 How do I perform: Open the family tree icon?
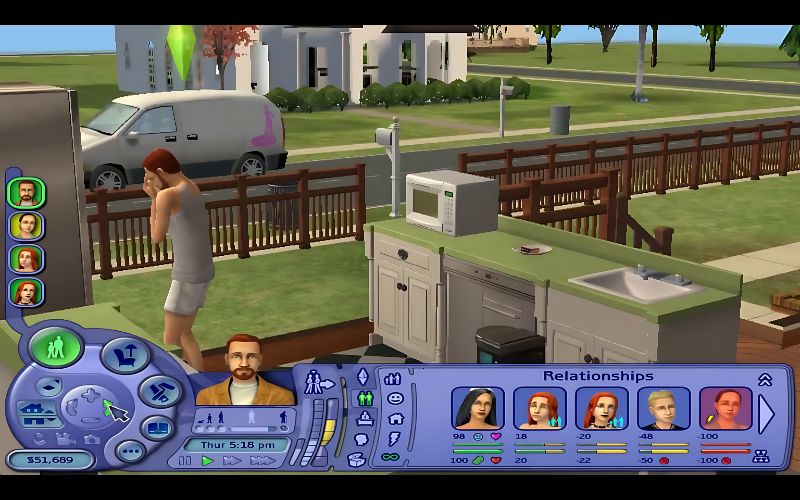coord(760,457)
